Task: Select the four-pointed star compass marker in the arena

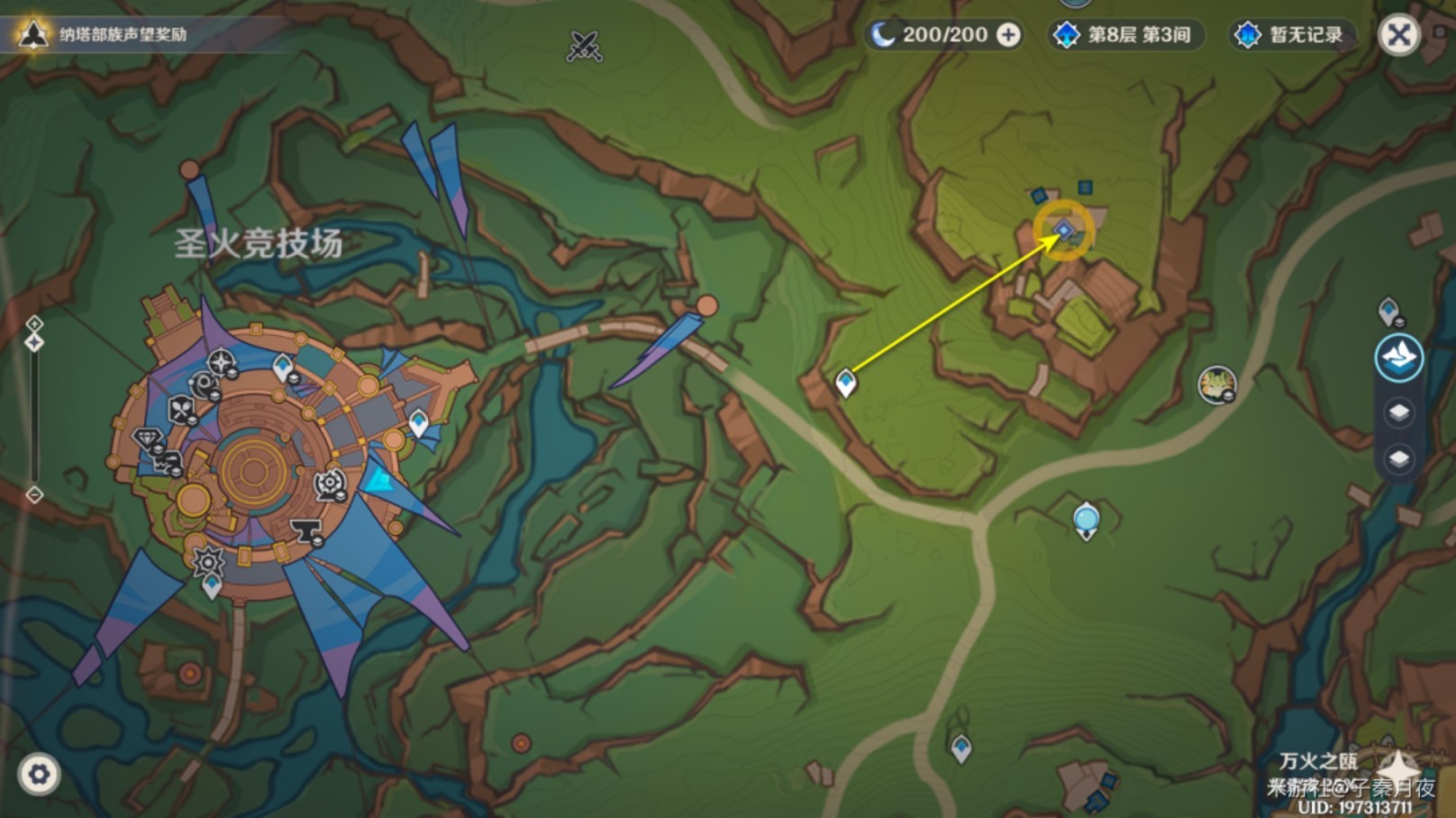Action: click(221, 363)
